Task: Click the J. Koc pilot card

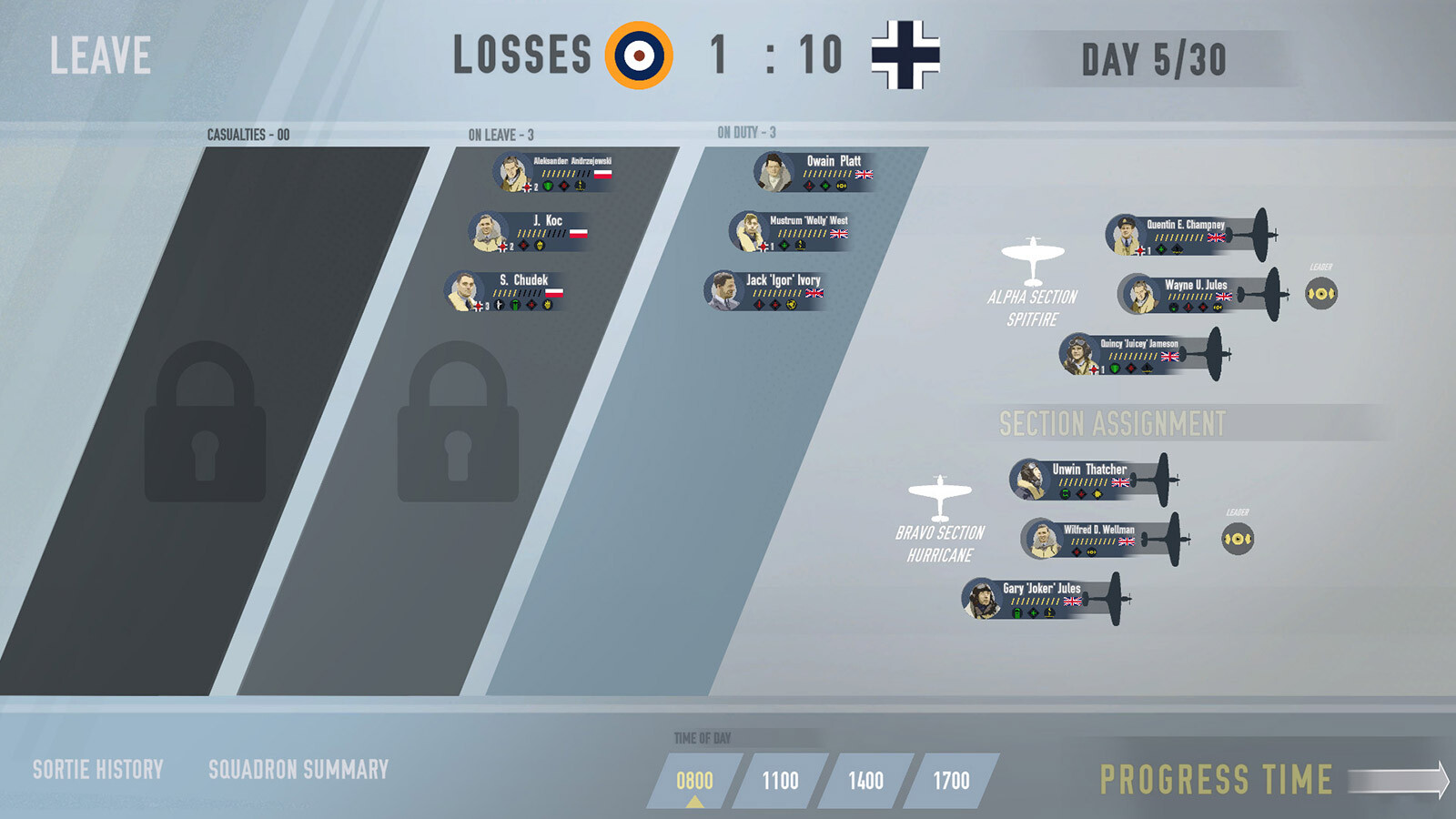Action: click(529, 233)
